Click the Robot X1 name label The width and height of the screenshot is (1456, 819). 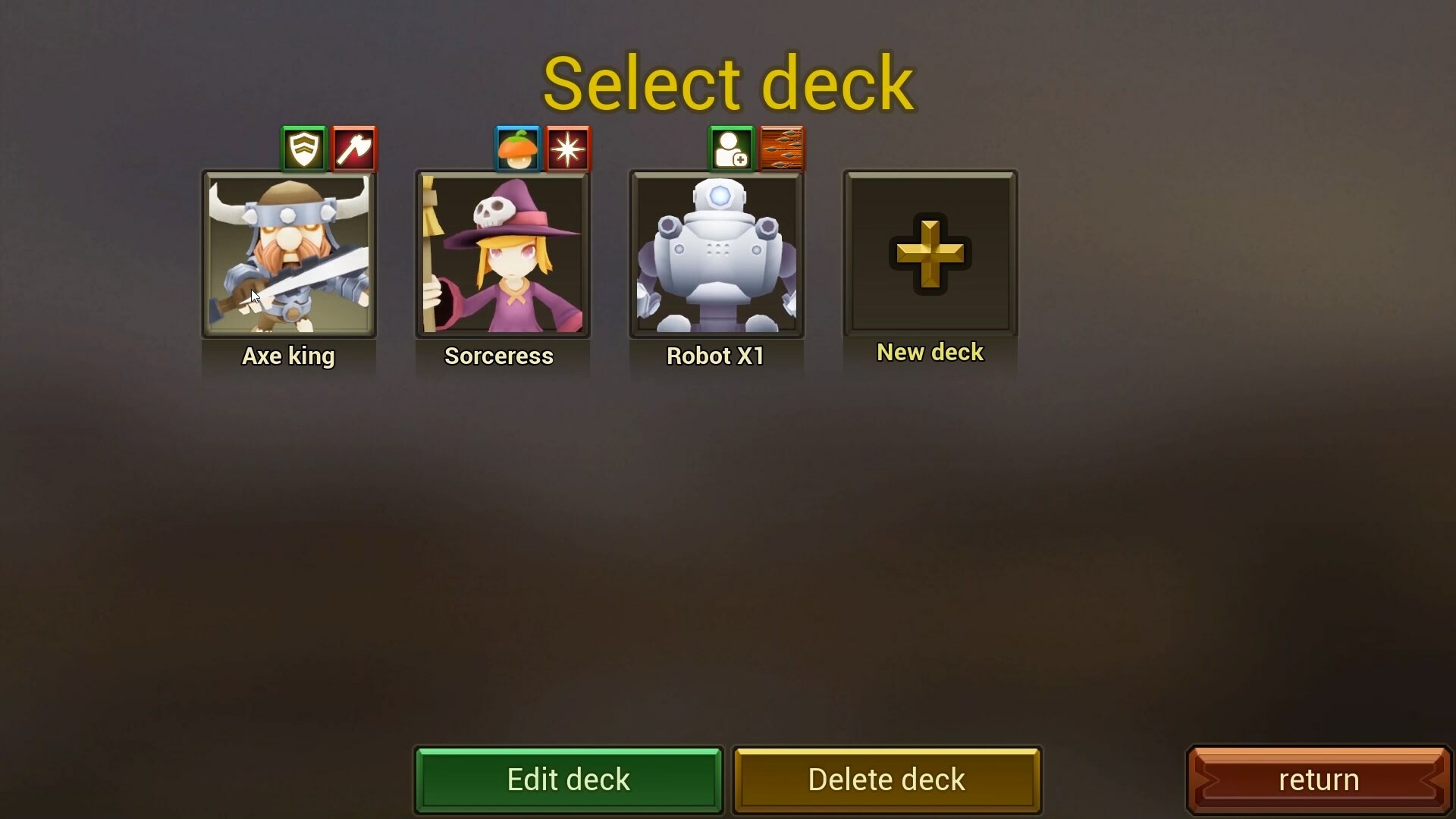click(x=715, y=356)
